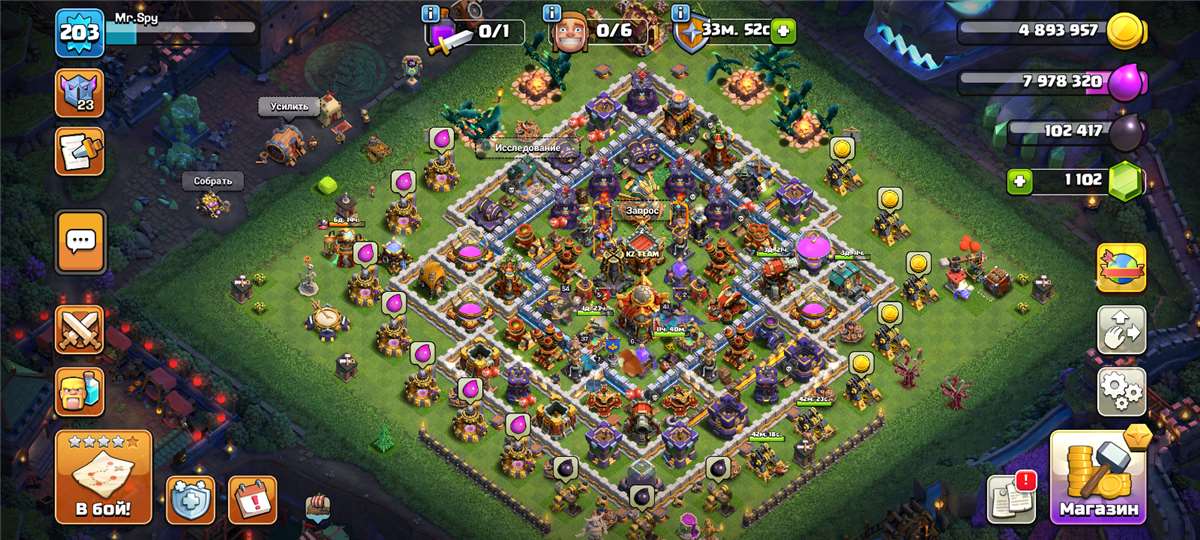The width and height of the screenshot is (1200, 540).
Task: Open the Магазин shop
Action: [x=1098, y=478]
